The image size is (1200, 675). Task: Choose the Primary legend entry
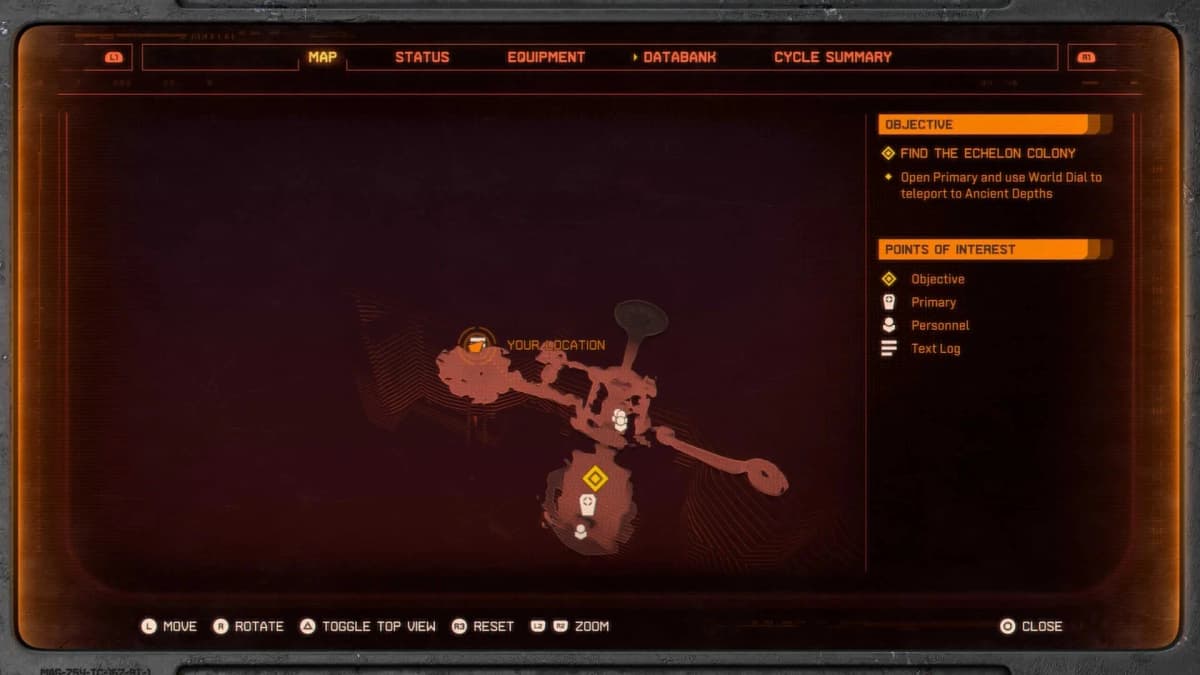933,302
